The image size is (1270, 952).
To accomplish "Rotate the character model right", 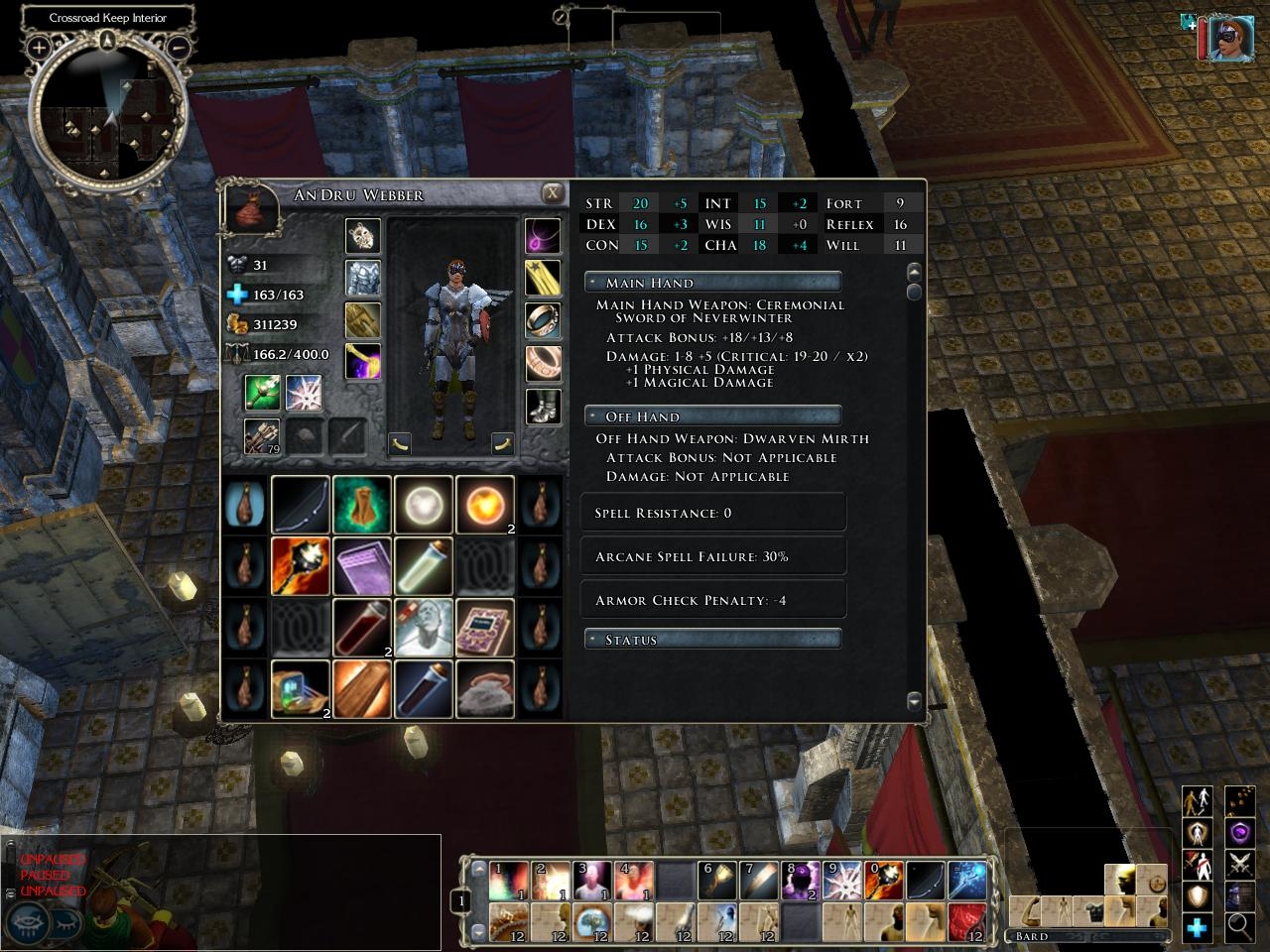I will click(x=503, y=442).
